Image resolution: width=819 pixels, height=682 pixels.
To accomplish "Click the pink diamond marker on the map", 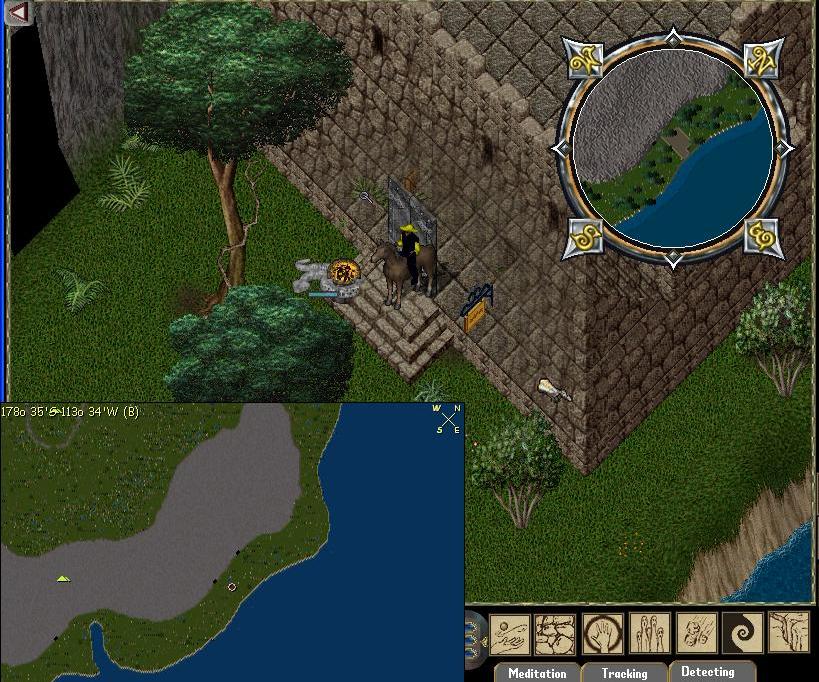I will [232, 587].
